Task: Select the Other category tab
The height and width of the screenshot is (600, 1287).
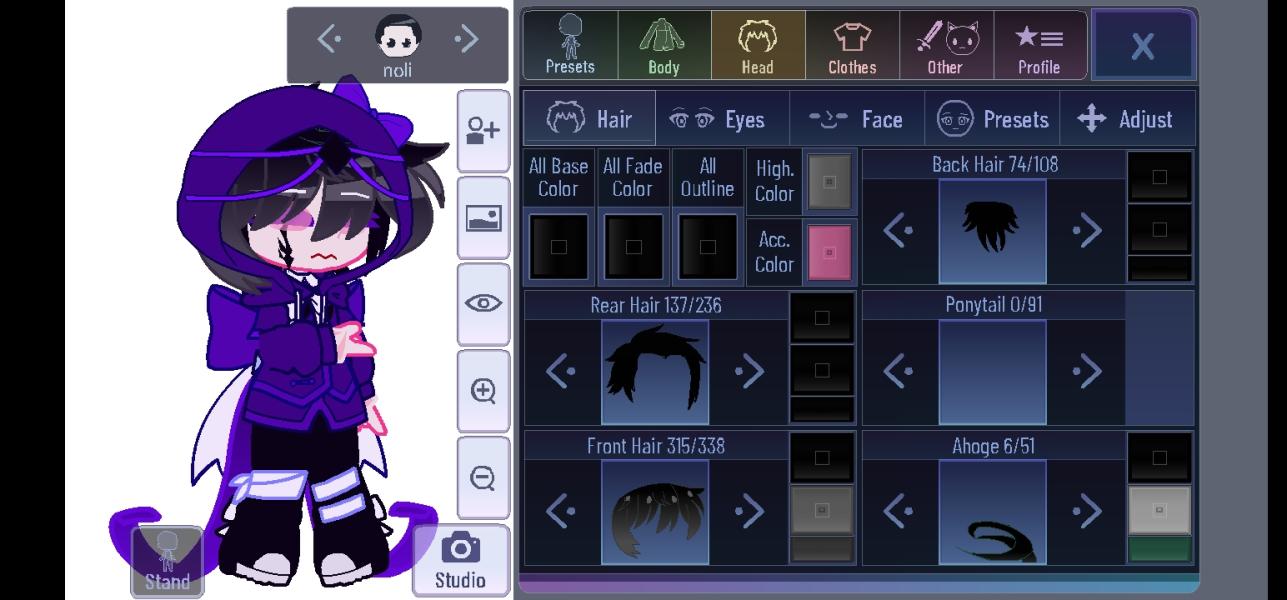Action: (x=946, y=45)
